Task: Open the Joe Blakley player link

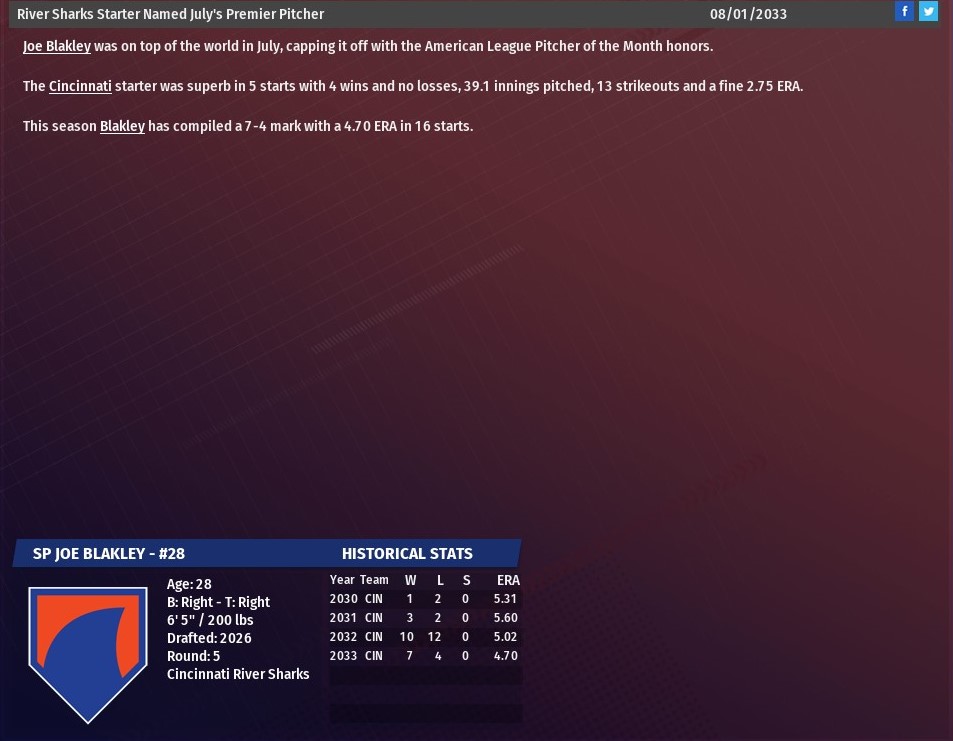Action: click(57, 47)
